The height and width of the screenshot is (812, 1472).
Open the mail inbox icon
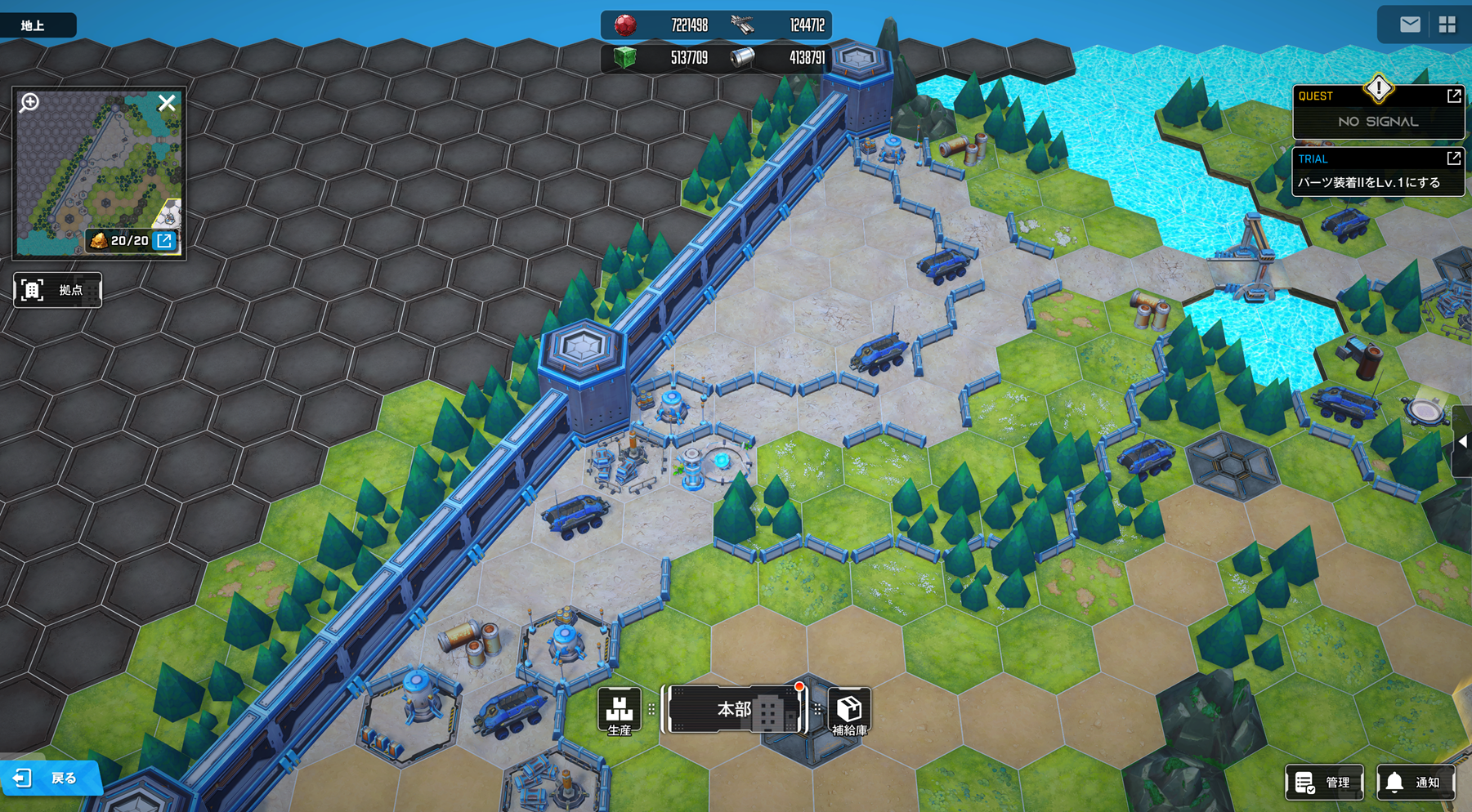point(1410,25)
